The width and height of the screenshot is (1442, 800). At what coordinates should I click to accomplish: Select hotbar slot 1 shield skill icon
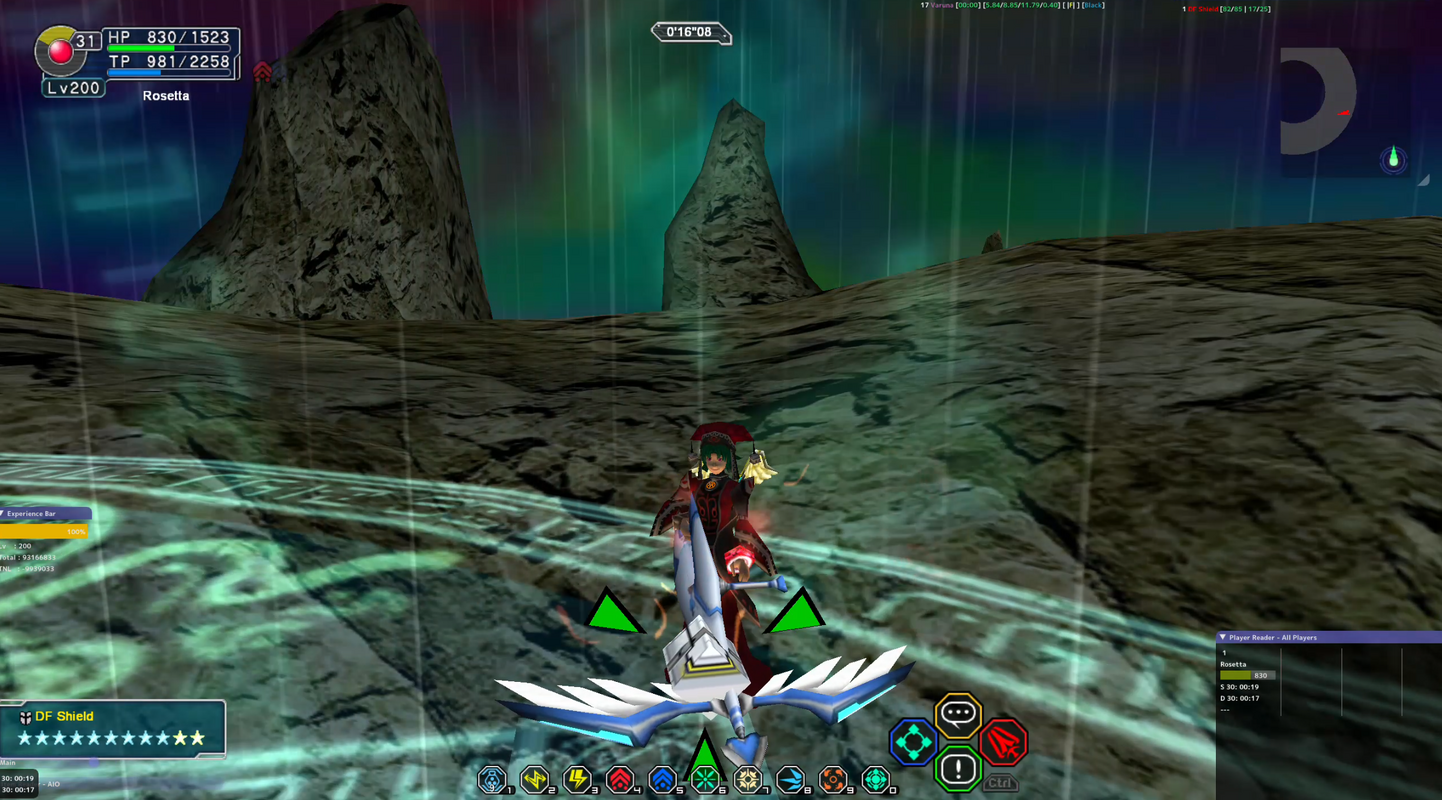[x=493, y=780]
